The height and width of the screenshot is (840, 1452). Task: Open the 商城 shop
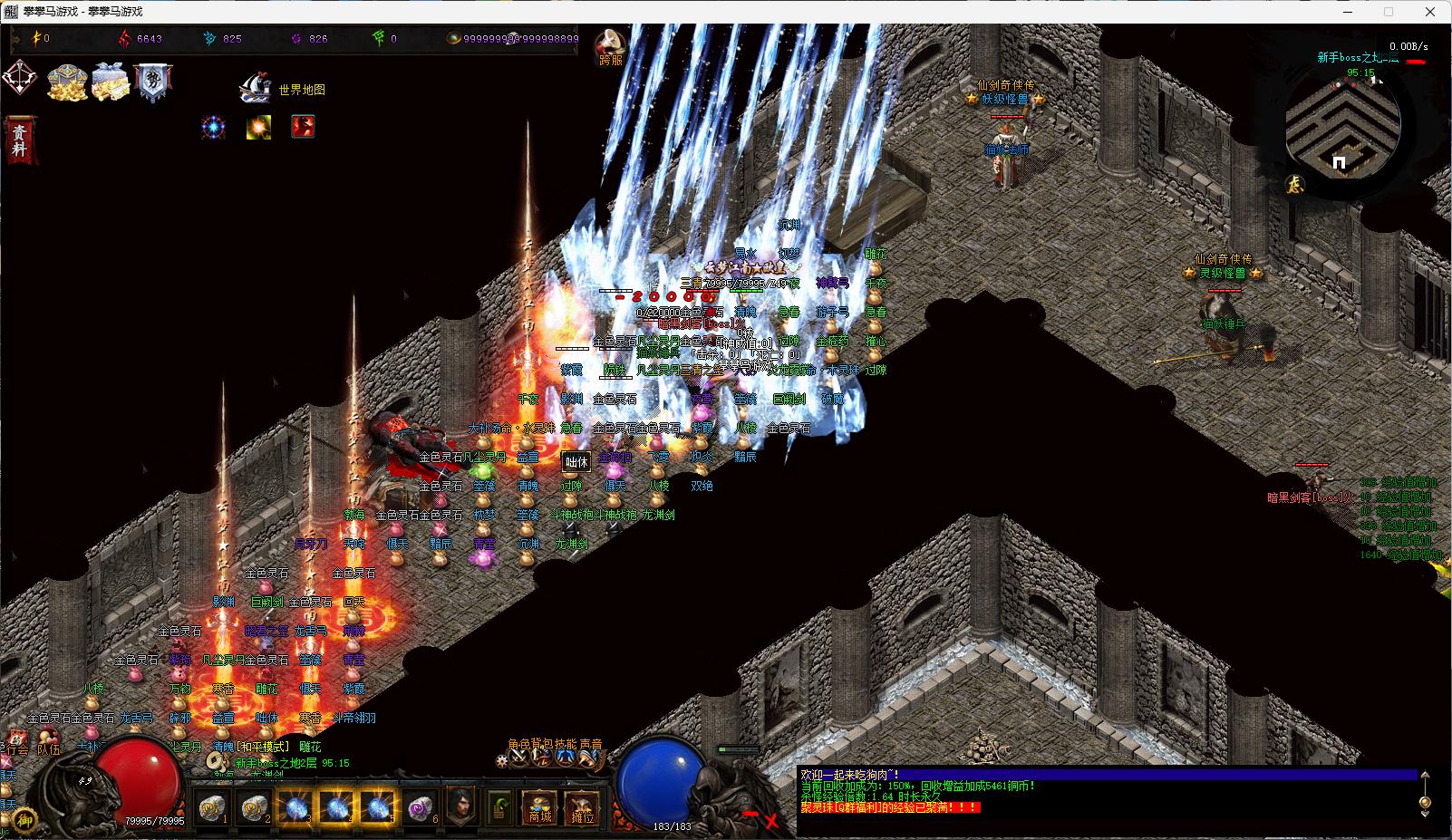click(540, 806)
